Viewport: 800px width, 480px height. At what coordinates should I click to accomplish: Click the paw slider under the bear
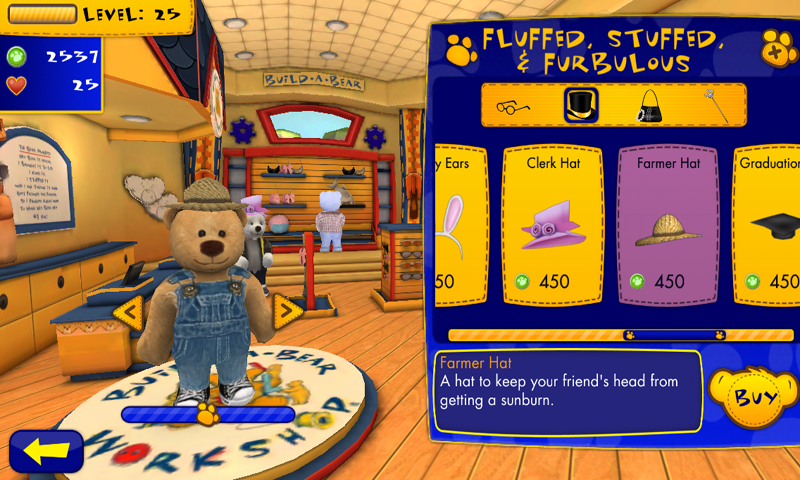click(x=208, y=413)
